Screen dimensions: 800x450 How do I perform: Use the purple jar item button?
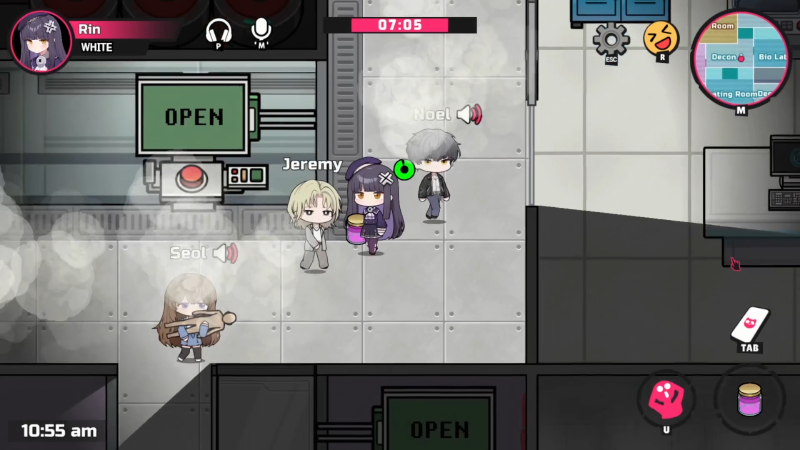(749, 399)
